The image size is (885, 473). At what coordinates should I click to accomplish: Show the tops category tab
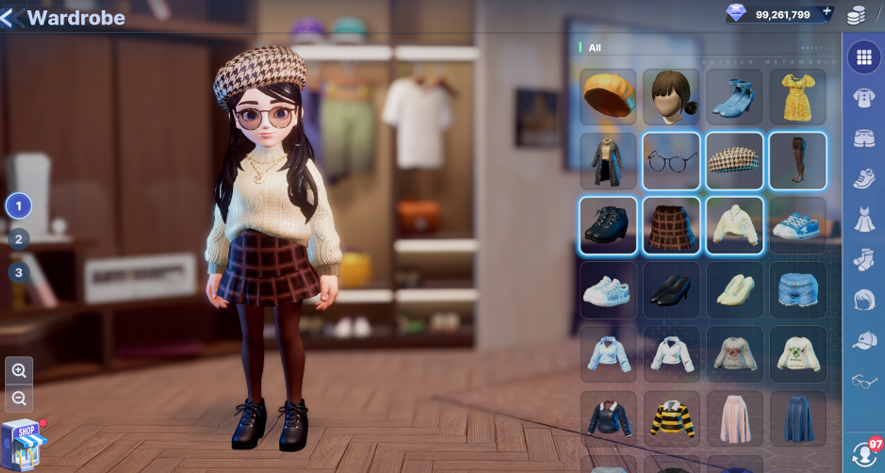click(864, 98)
